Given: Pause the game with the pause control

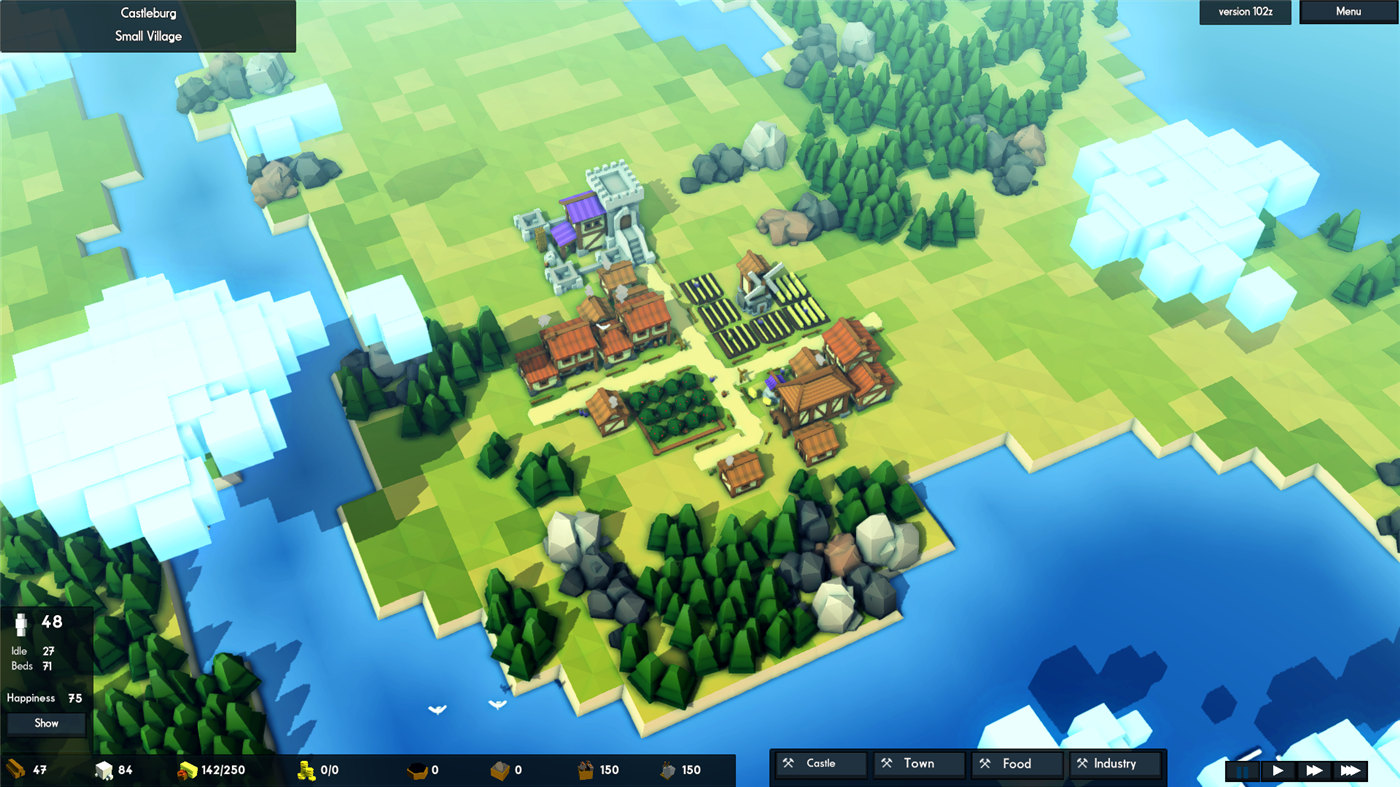Looking at the screenshot, I should (1242, 771).
